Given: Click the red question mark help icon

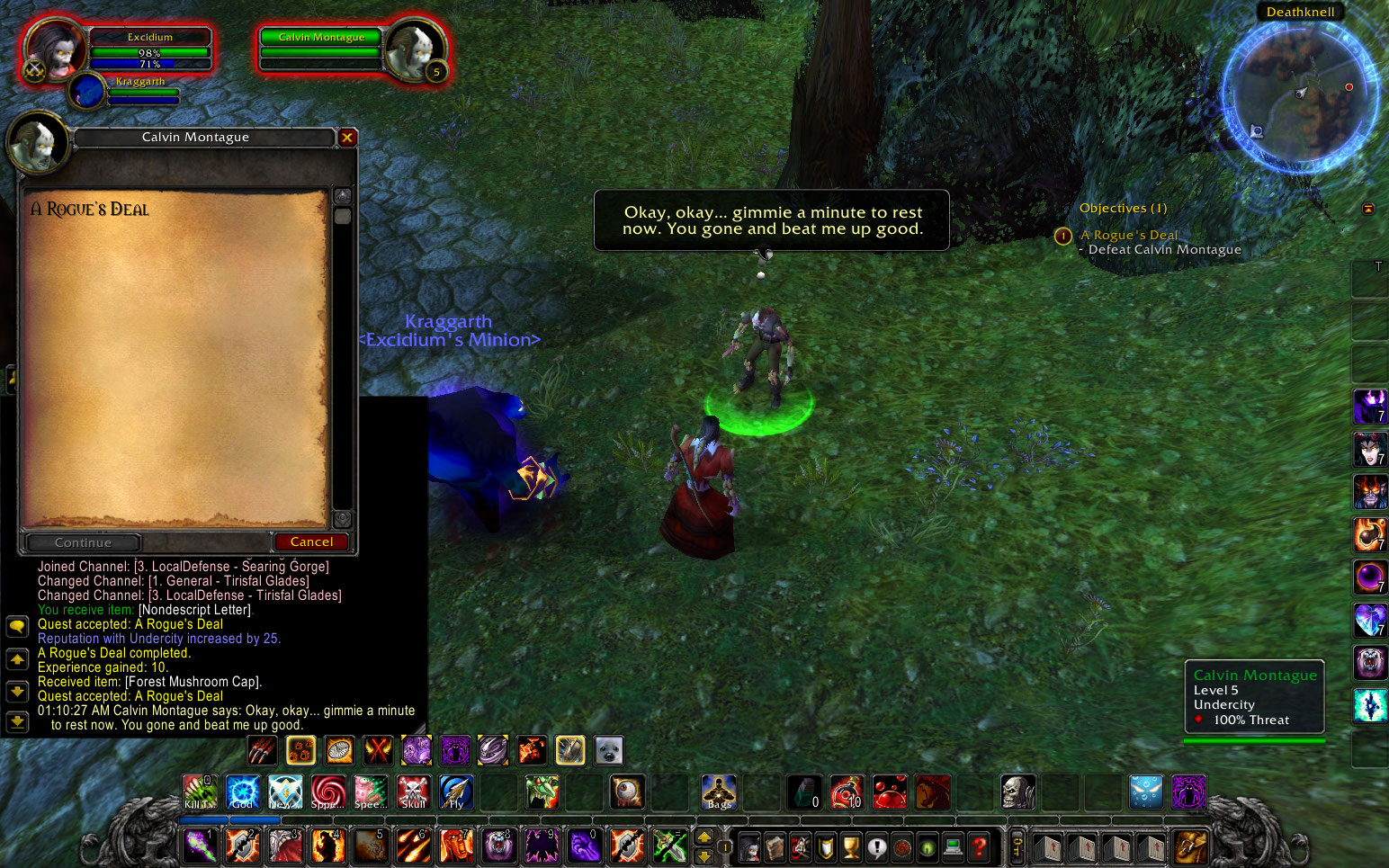Looking at the screenshot, I should [x=981, y=846].
